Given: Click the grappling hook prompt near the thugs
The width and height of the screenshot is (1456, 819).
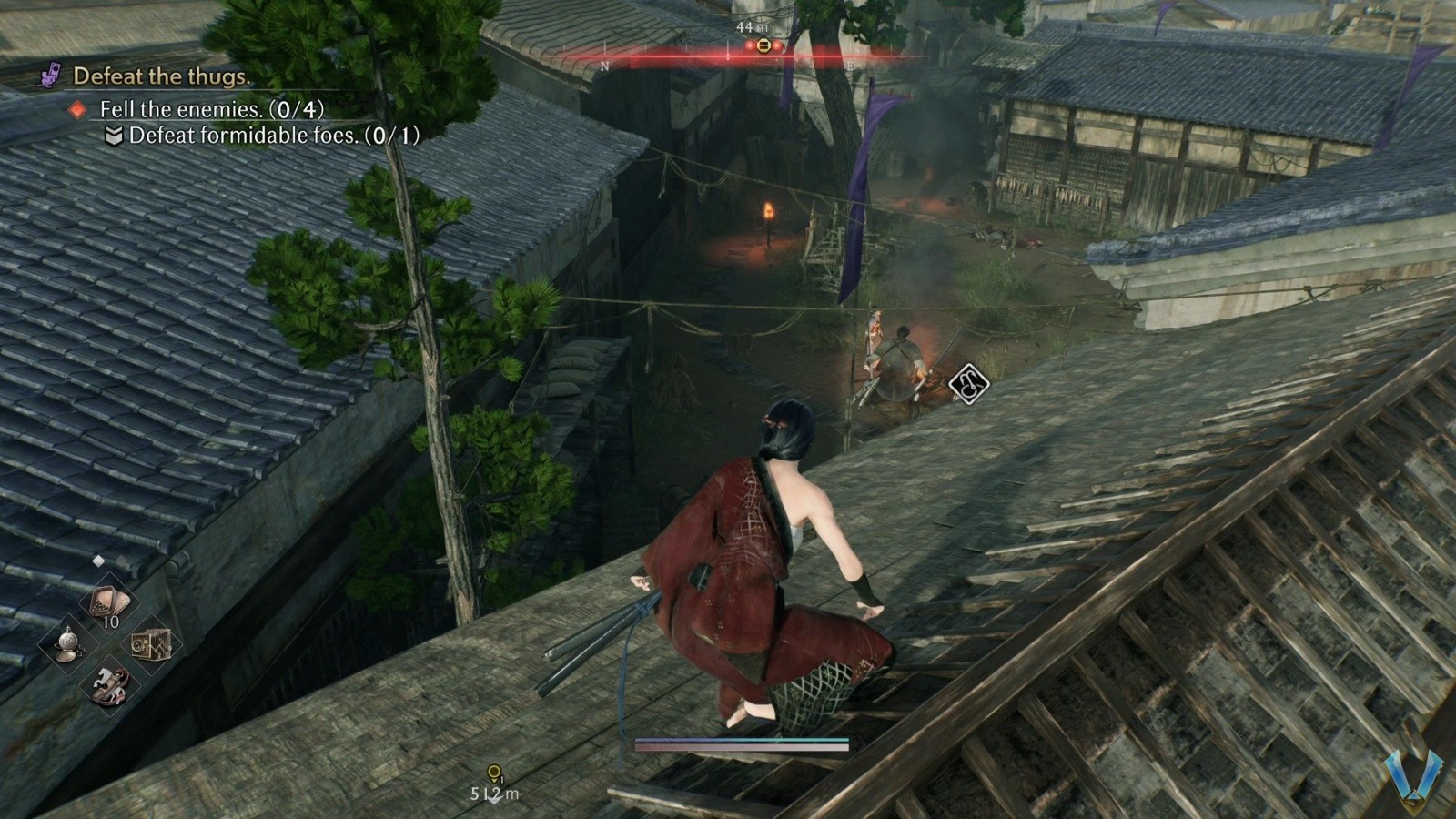Looking at the screenshot, I should 969,383.
